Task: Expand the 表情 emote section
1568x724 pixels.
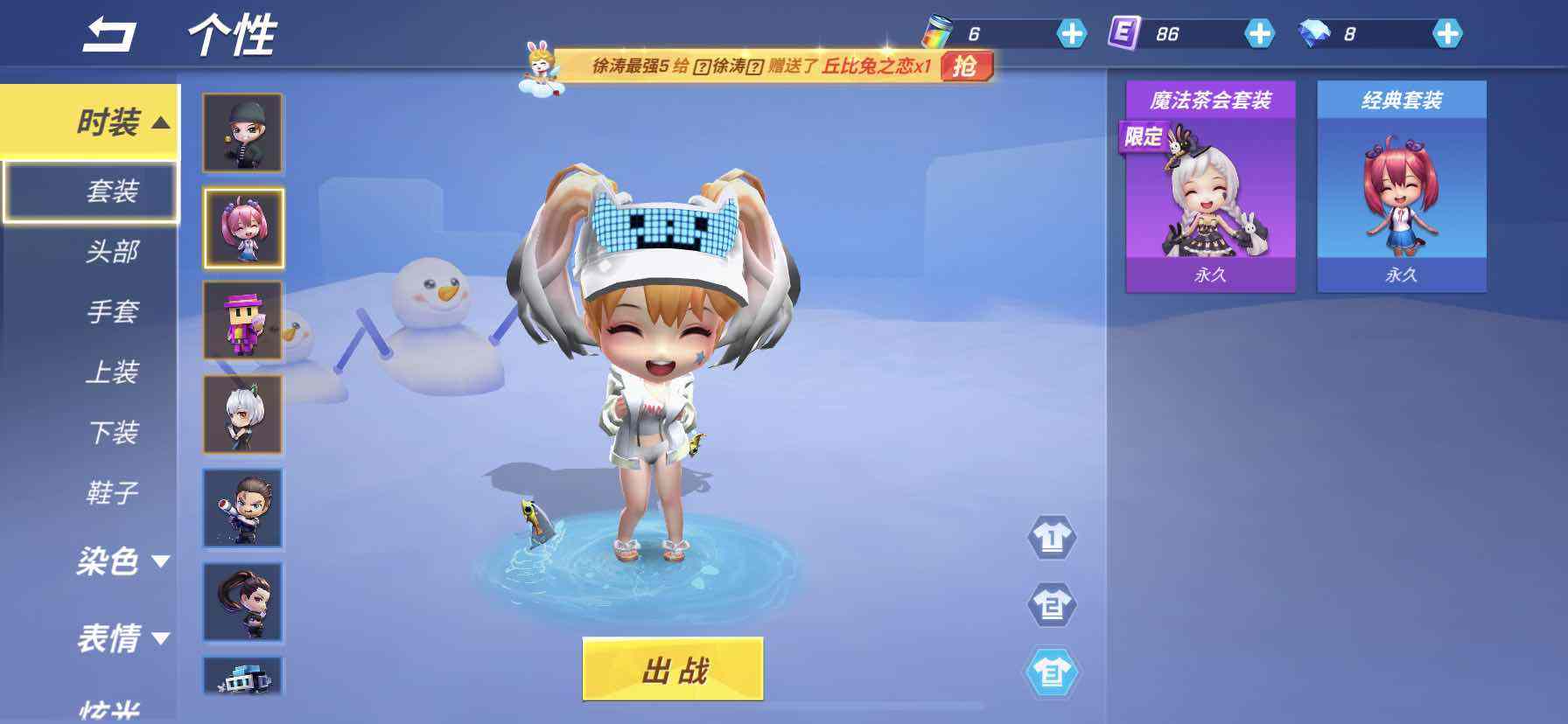Action: coord(121,638)
